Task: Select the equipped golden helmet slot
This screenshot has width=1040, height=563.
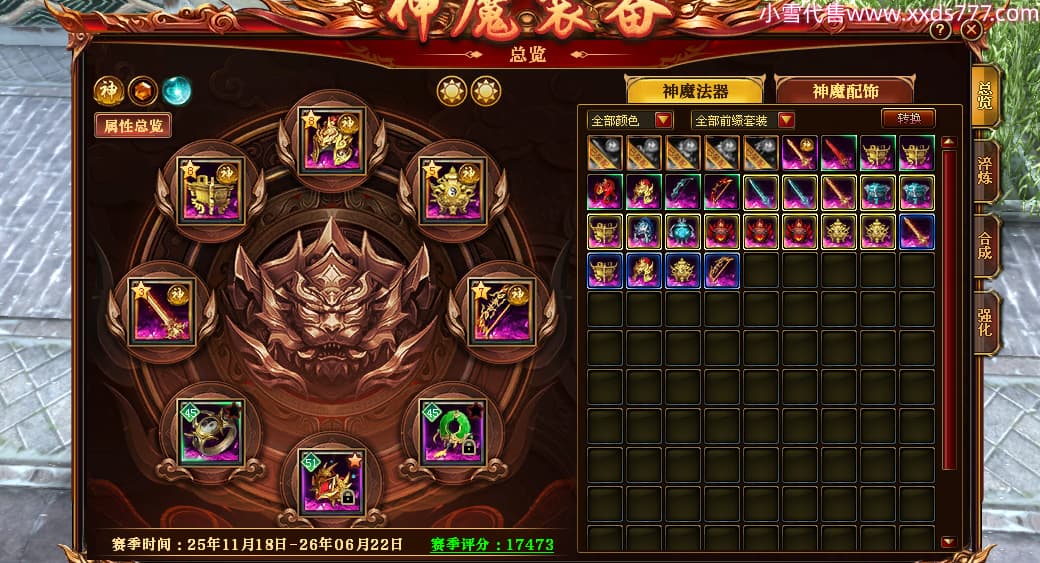Action: coord(332,140)
